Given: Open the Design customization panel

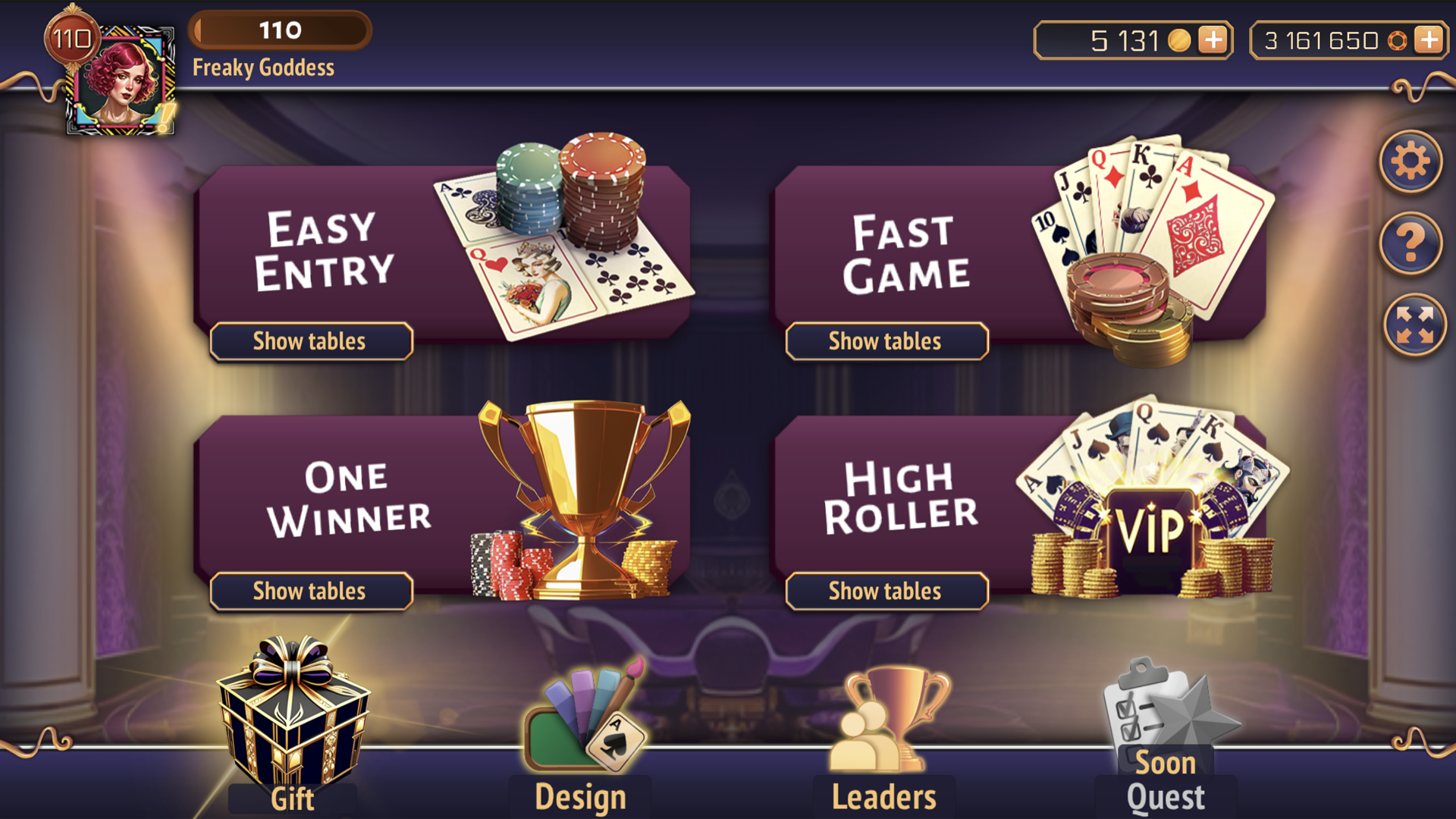Looking at the screenshot, I should pos(580,720).
